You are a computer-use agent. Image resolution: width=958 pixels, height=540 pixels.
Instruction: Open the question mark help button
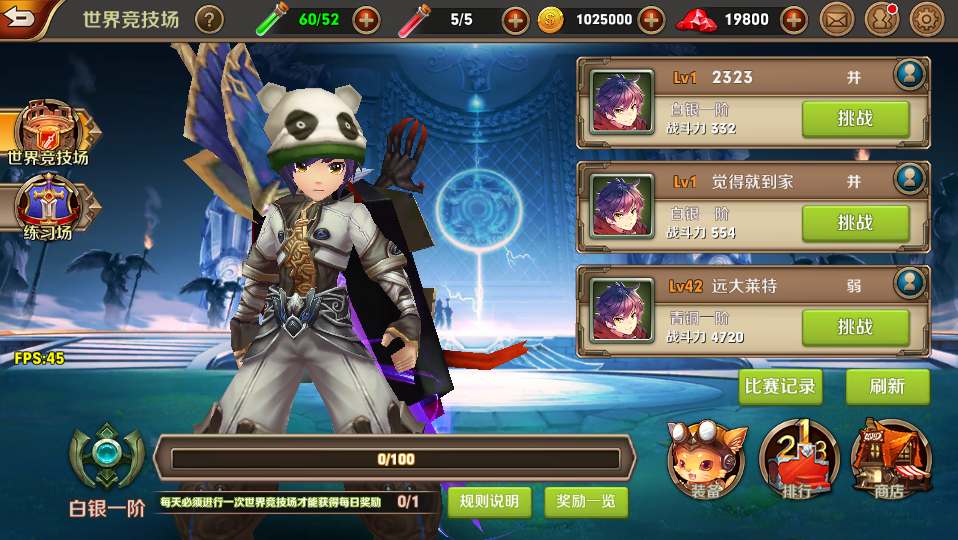point(209,19)
